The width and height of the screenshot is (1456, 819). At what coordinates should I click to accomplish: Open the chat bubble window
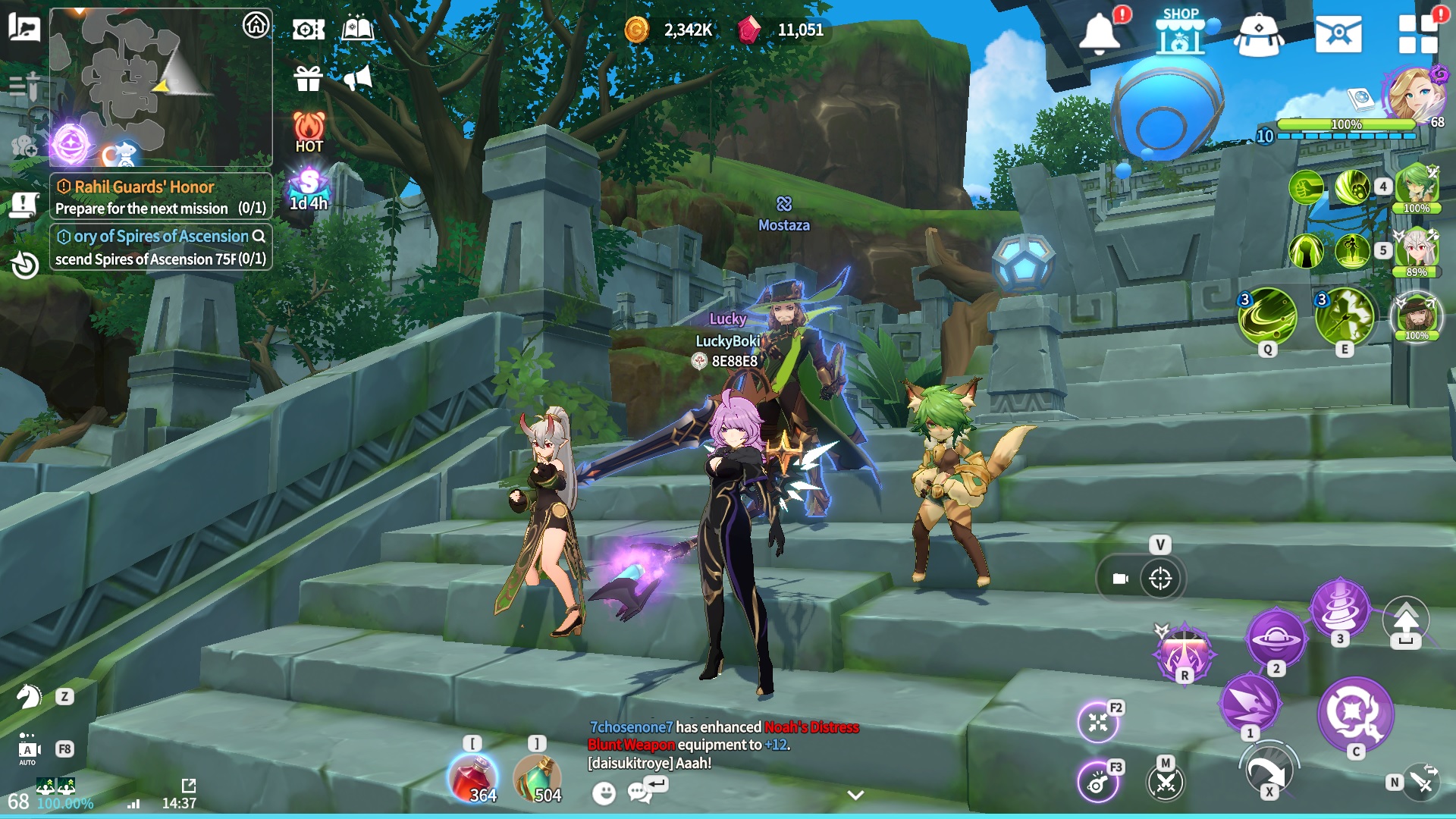coord(639,792)
